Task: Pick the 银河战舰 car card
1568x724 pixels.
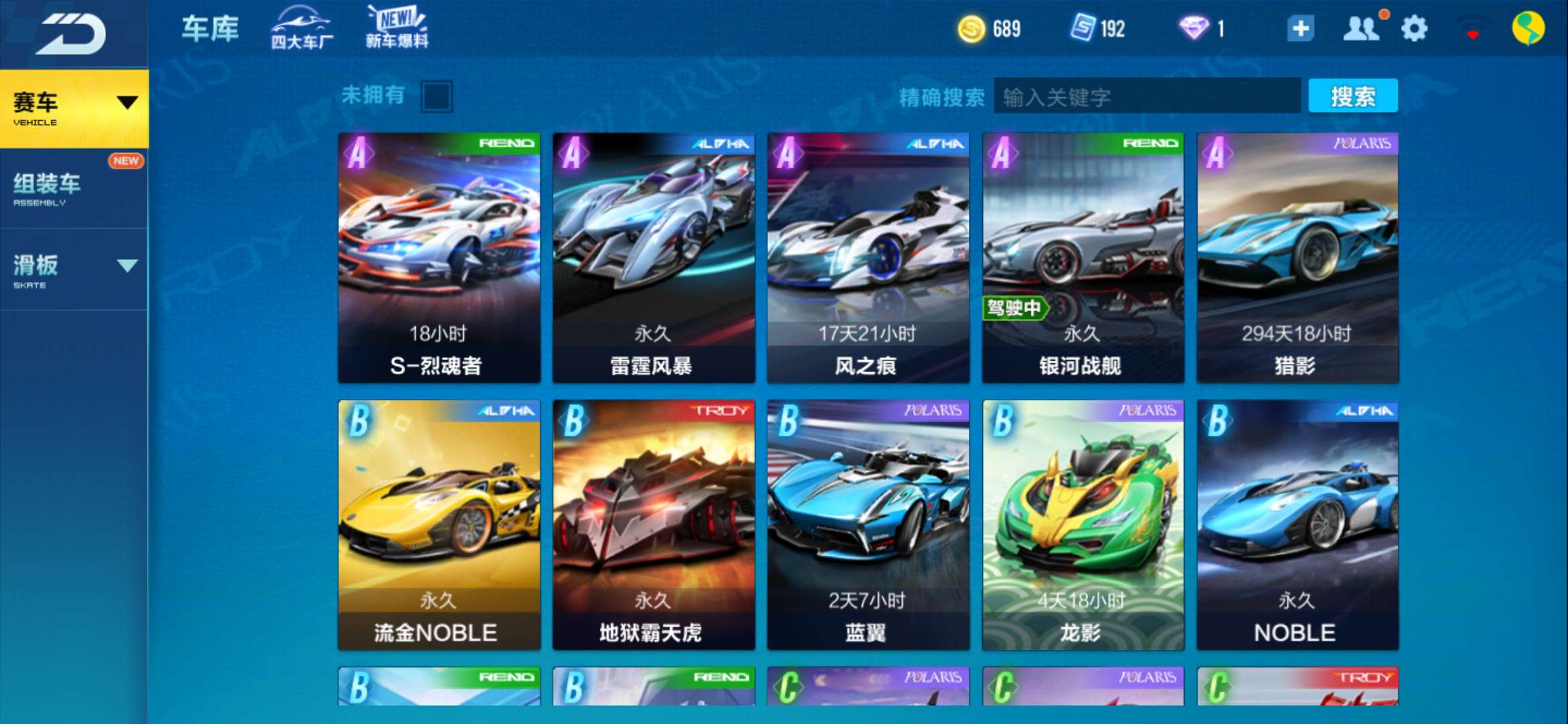Action: [x=1083, y=257]
